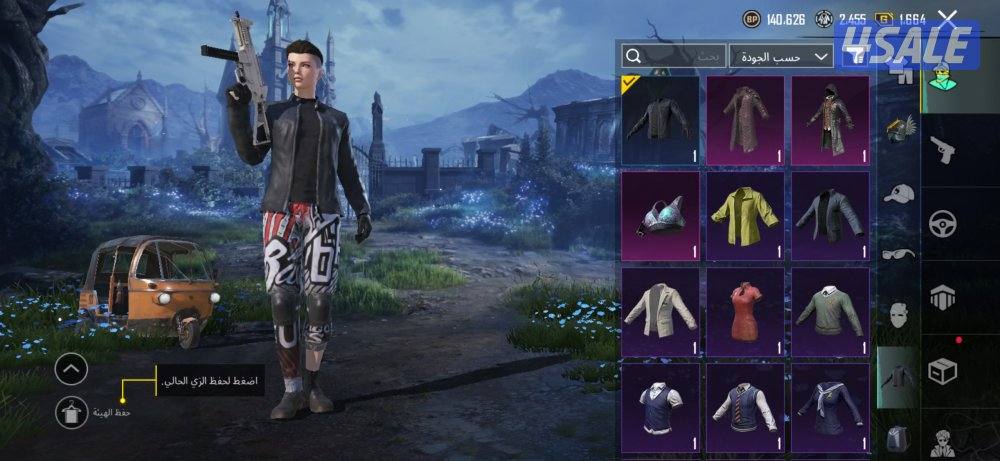Open the sort-by-quality dropdown

[x=781, y=56]
